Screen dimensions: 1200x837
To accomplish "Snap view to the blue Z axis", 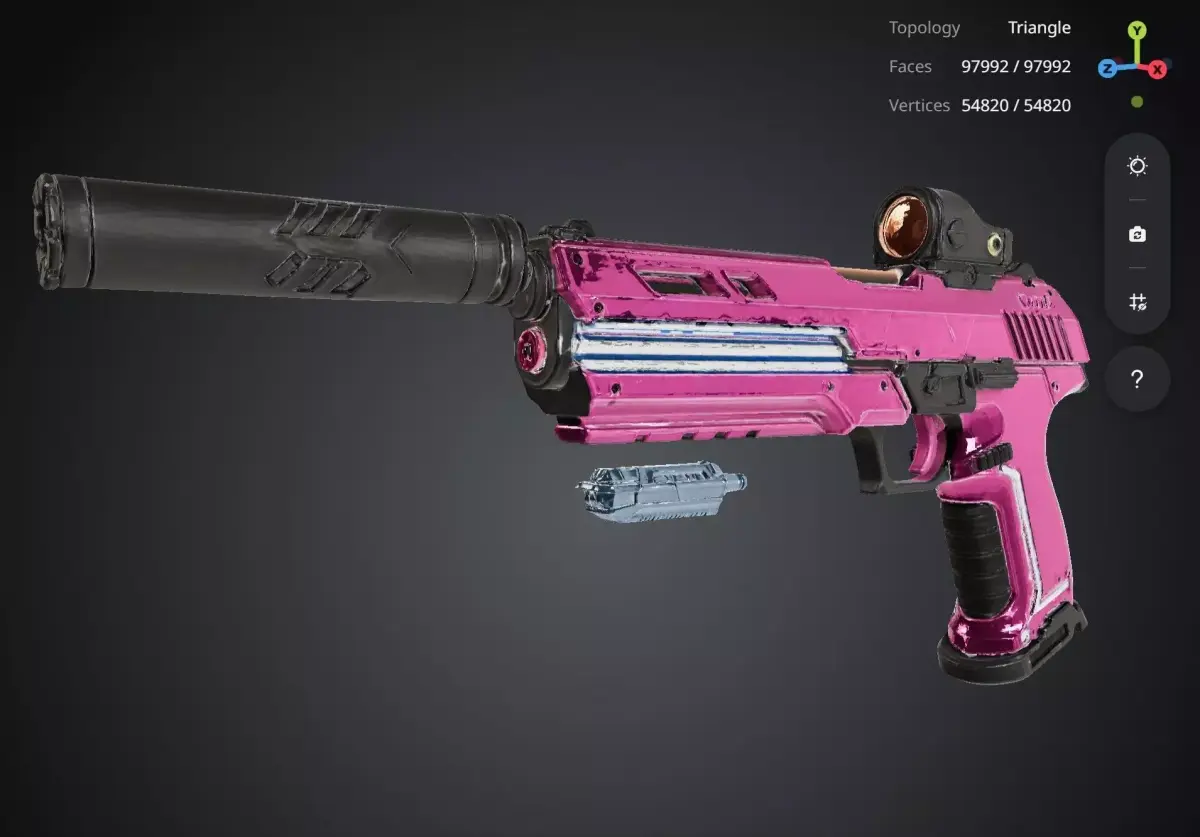I will [x=1108, y=68].
